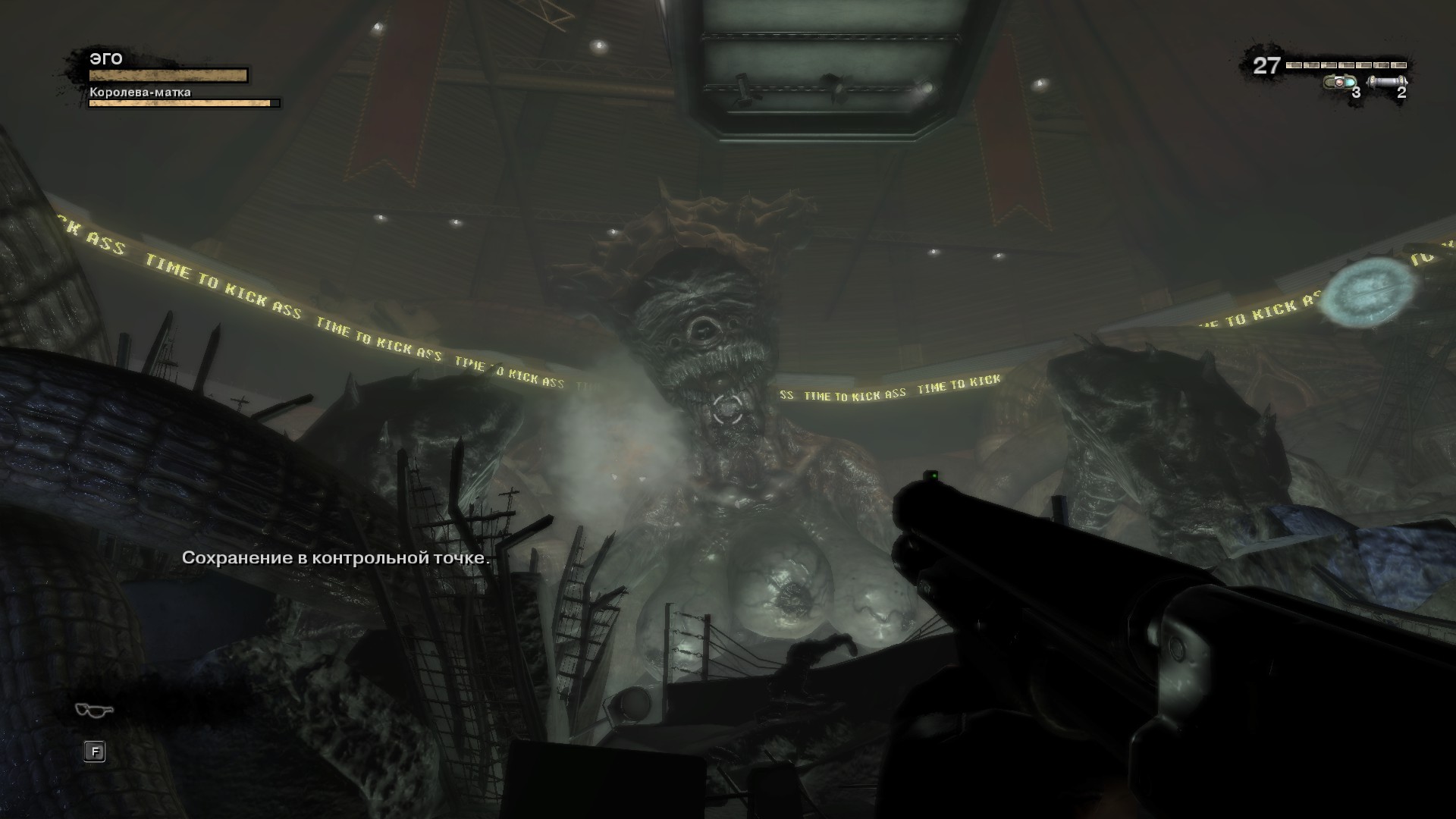Select the laser trip mine icon
Viewport: 1456px width, 819px height.
pos(1339,82)
